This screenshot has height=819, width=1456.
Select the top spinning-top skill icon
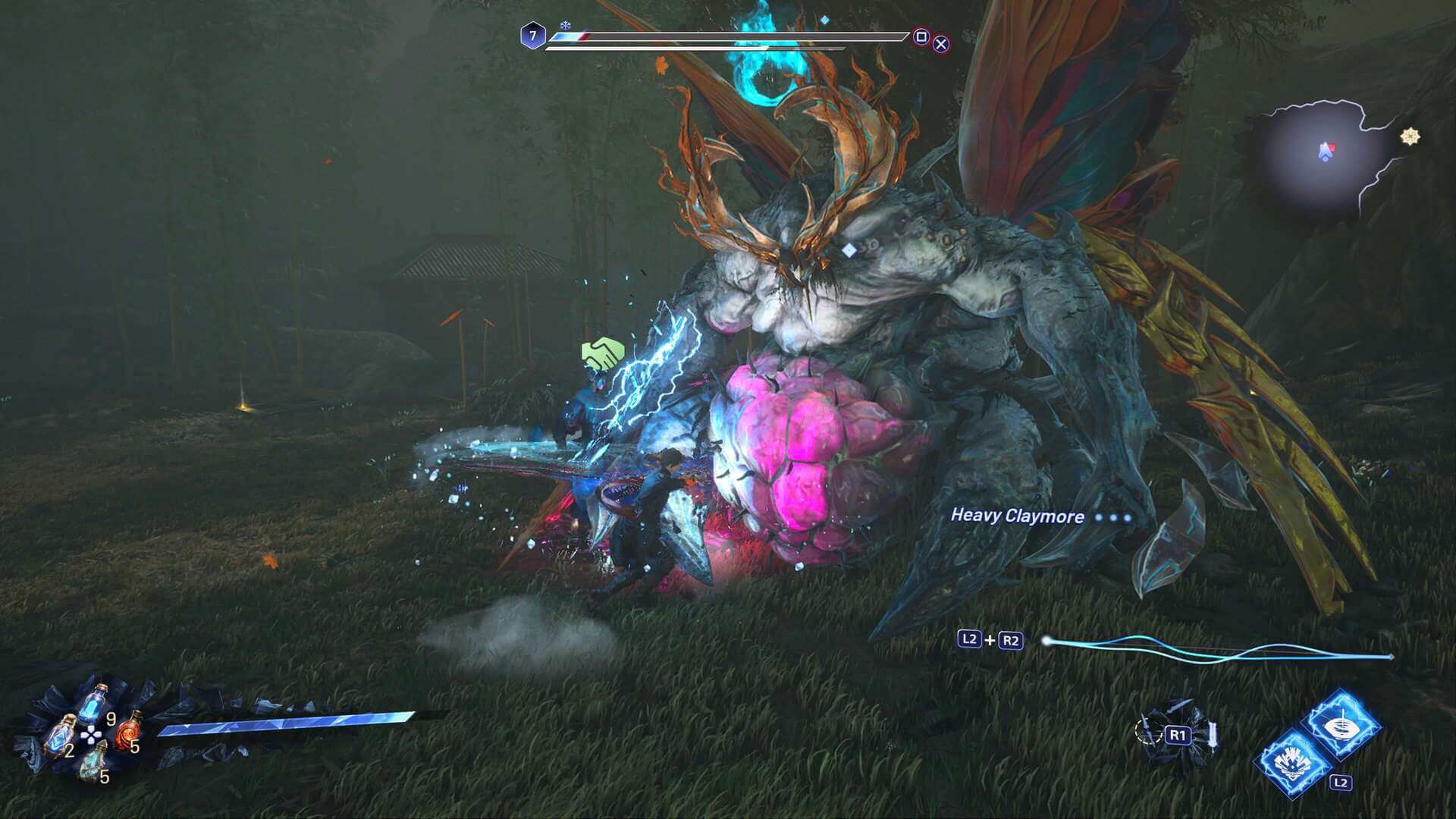1341,726
